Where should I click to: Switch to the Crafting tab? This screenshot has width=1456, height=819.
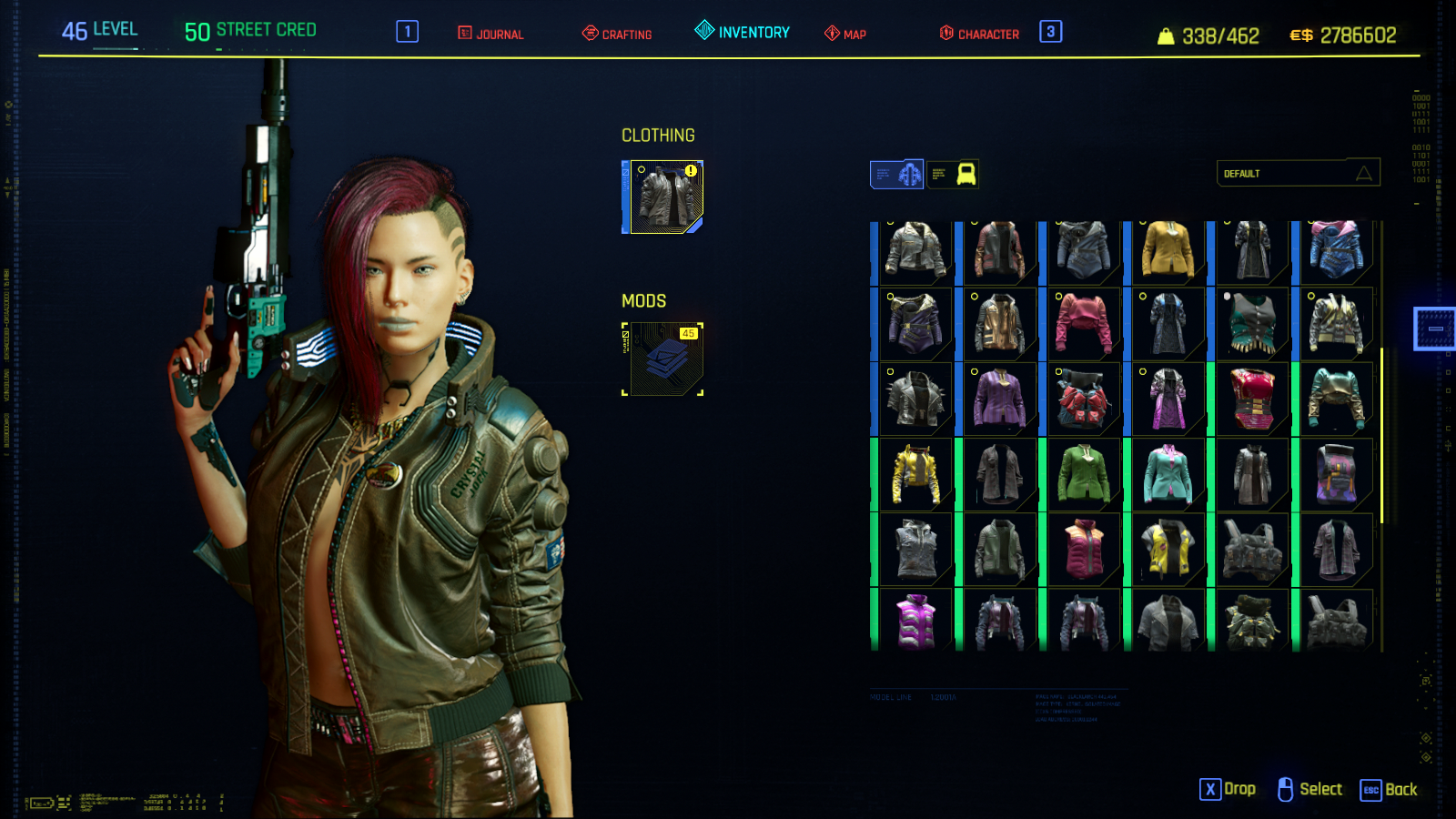[x=617, y=34]
